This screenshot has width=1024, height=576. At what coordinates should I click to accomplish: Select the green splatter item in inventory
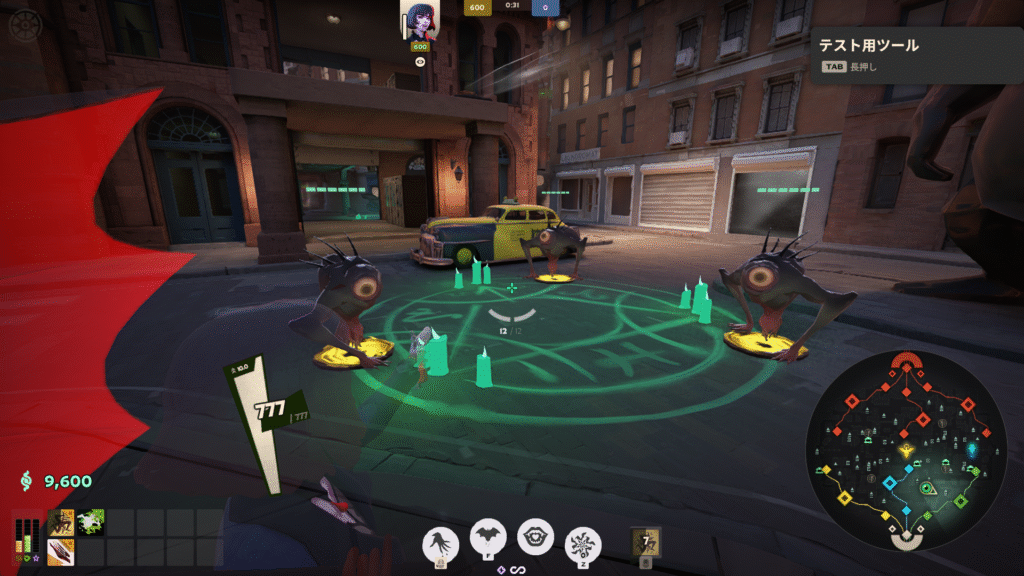click(x=90, y=522)
